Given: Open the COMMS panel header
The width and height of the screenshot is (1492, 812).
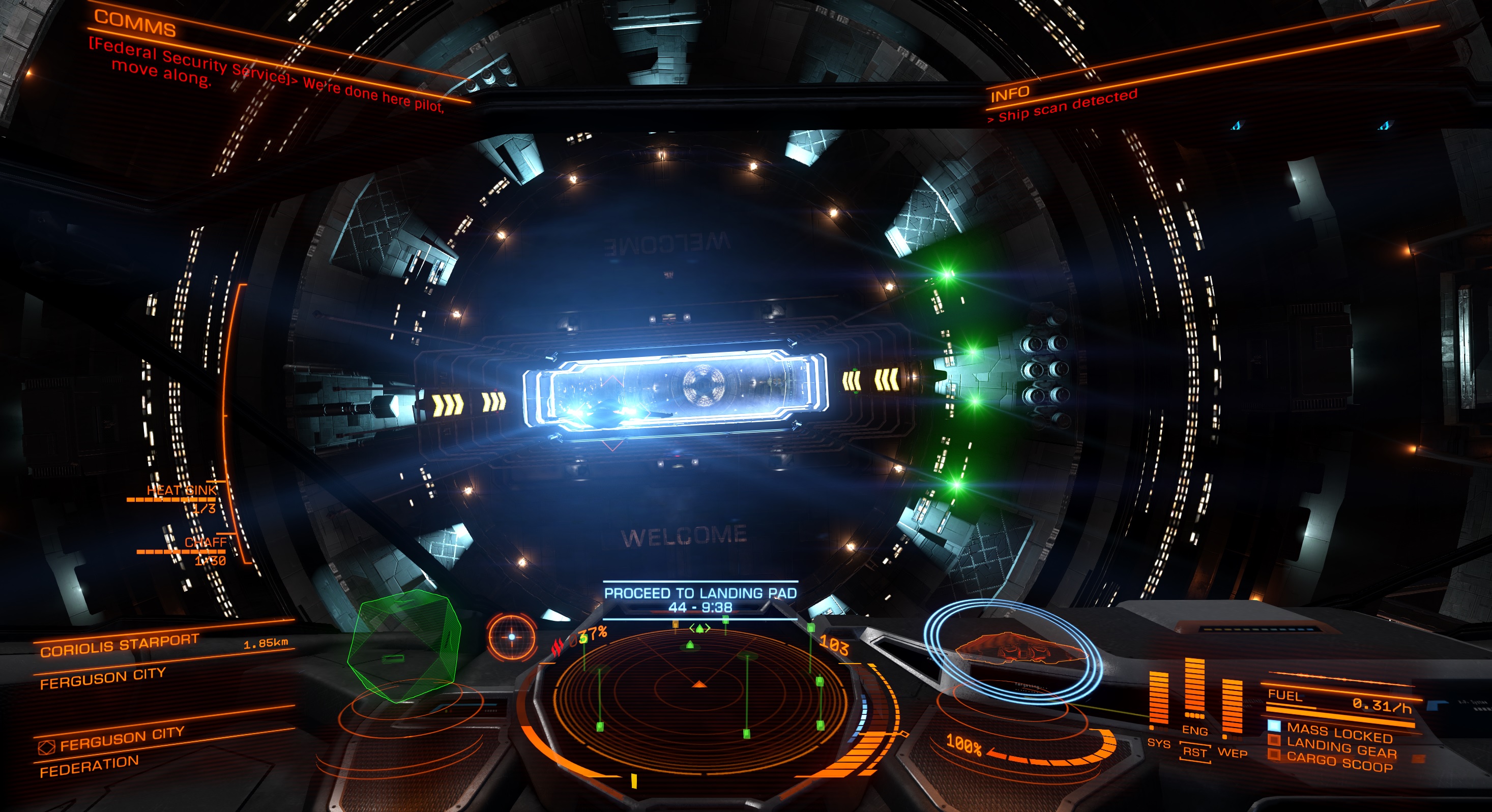Looking at the screenshot, I should coord(134,24).
